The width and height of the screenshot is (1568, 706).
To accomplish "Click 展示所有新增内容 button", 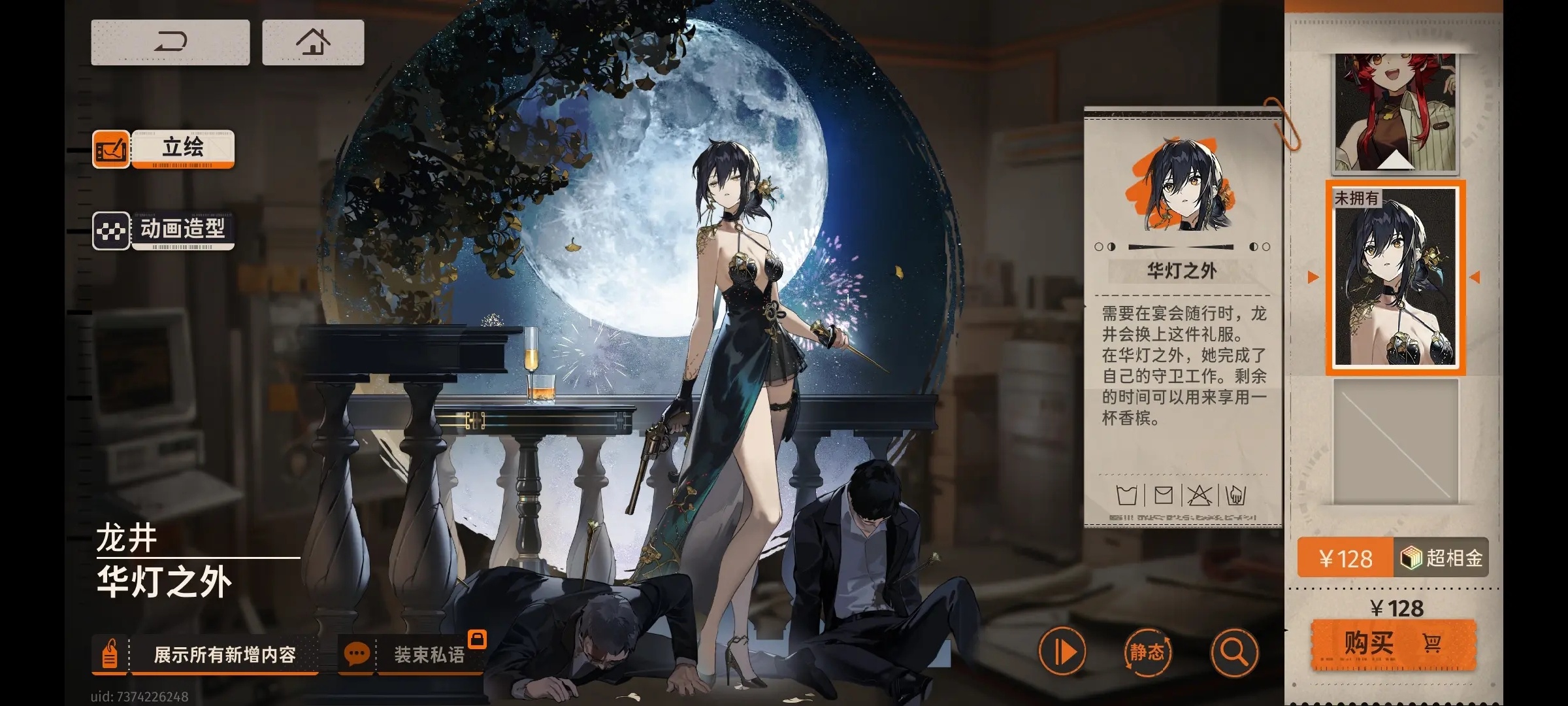I will click(224, 654).
